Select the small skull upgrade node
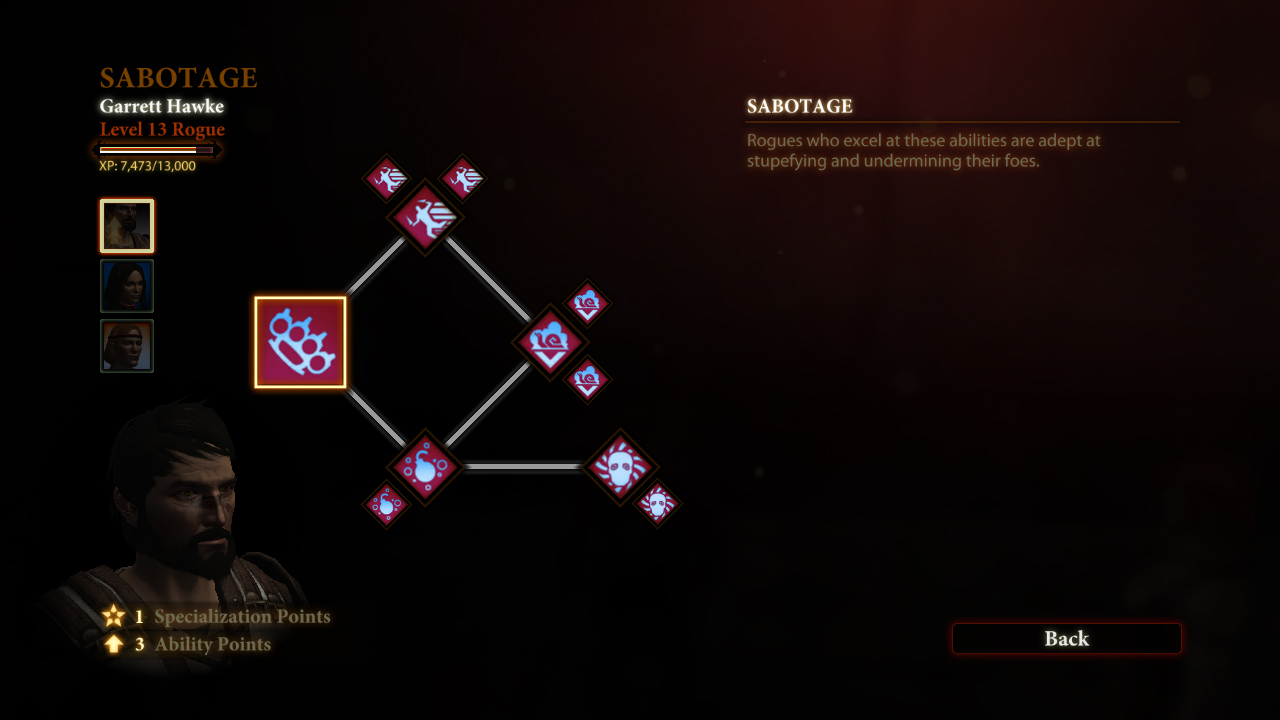Viewport: 1280px width, 720px height. pos(657,504)
